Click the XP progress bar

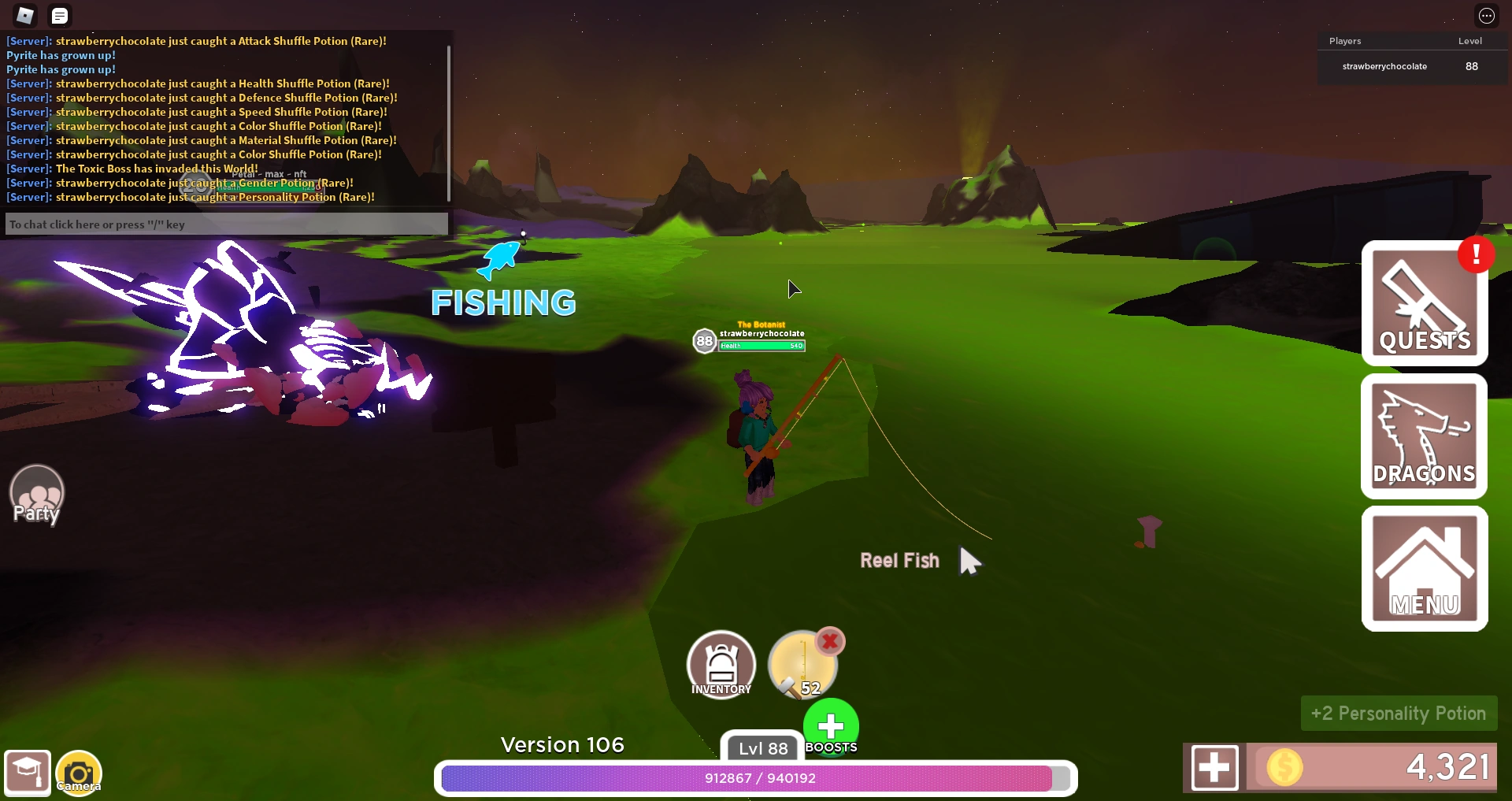(x=756, y=779)
